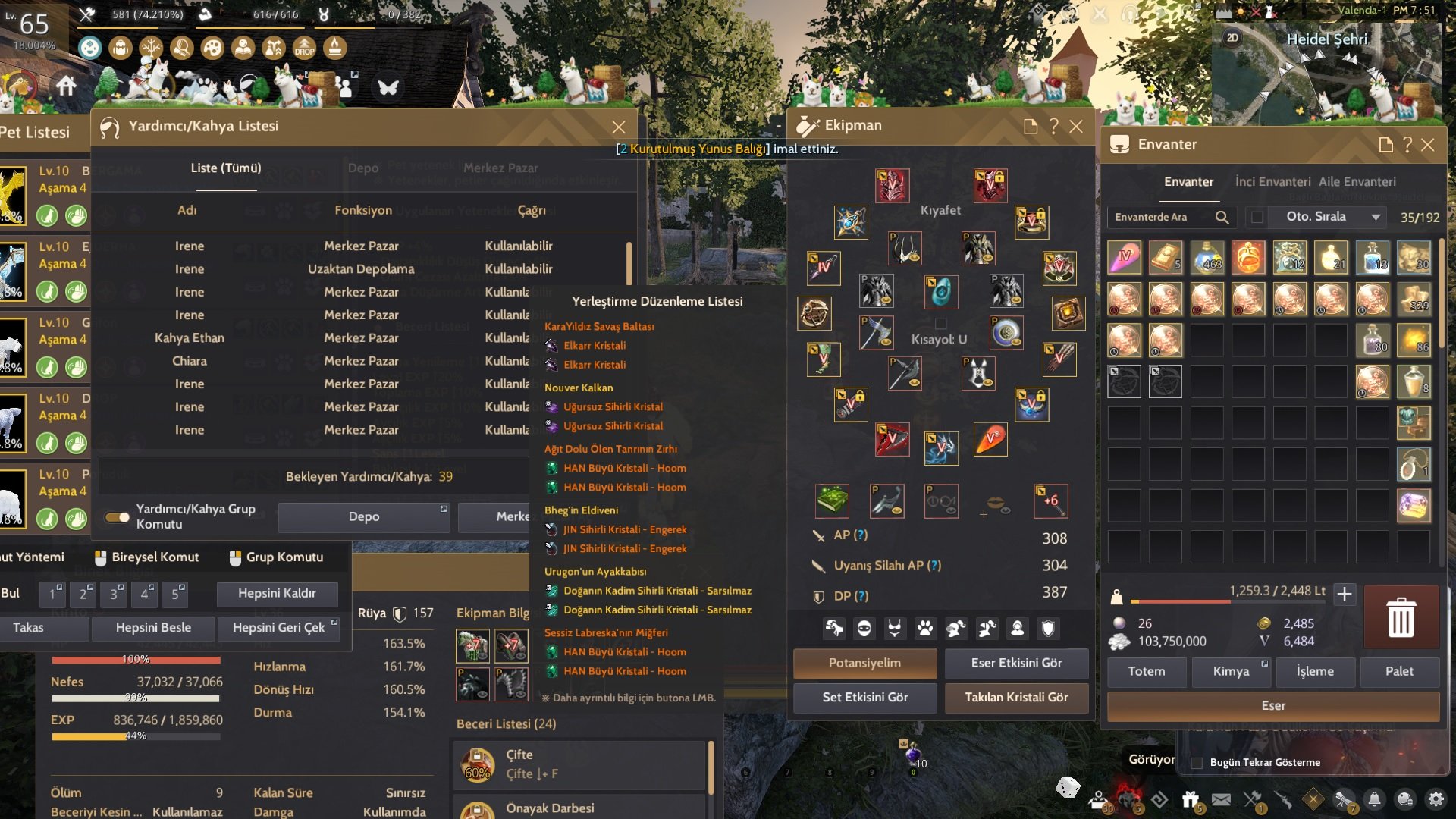This screenshot has width=1456, height=819.
Task: Click the trash bin icon in Envanter
Action: [1400, 617]
